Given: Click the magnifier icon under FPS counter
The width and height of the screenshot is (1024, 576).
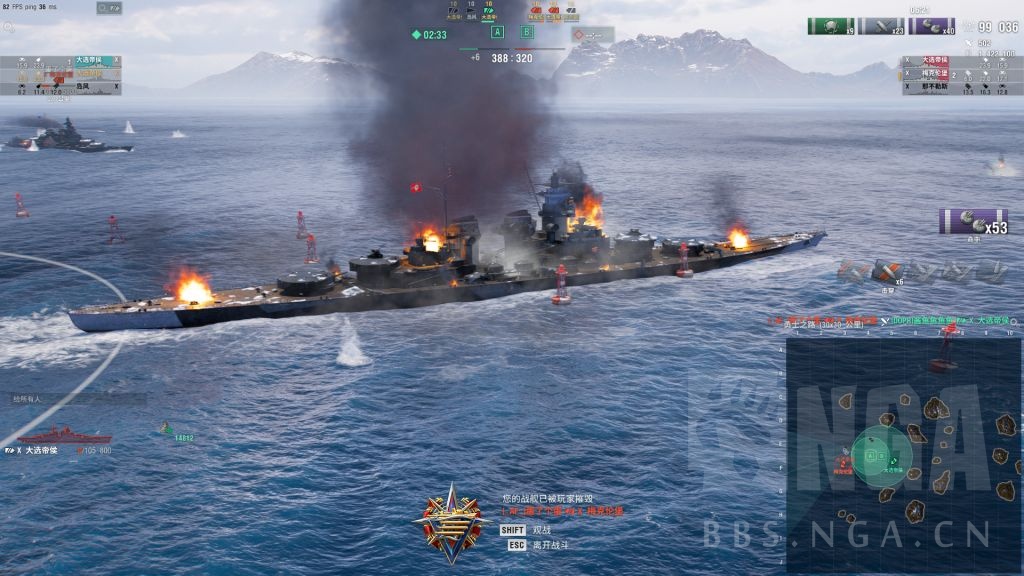Looking at the screenshot, I should pyautogui.click(x=9, y=28).
